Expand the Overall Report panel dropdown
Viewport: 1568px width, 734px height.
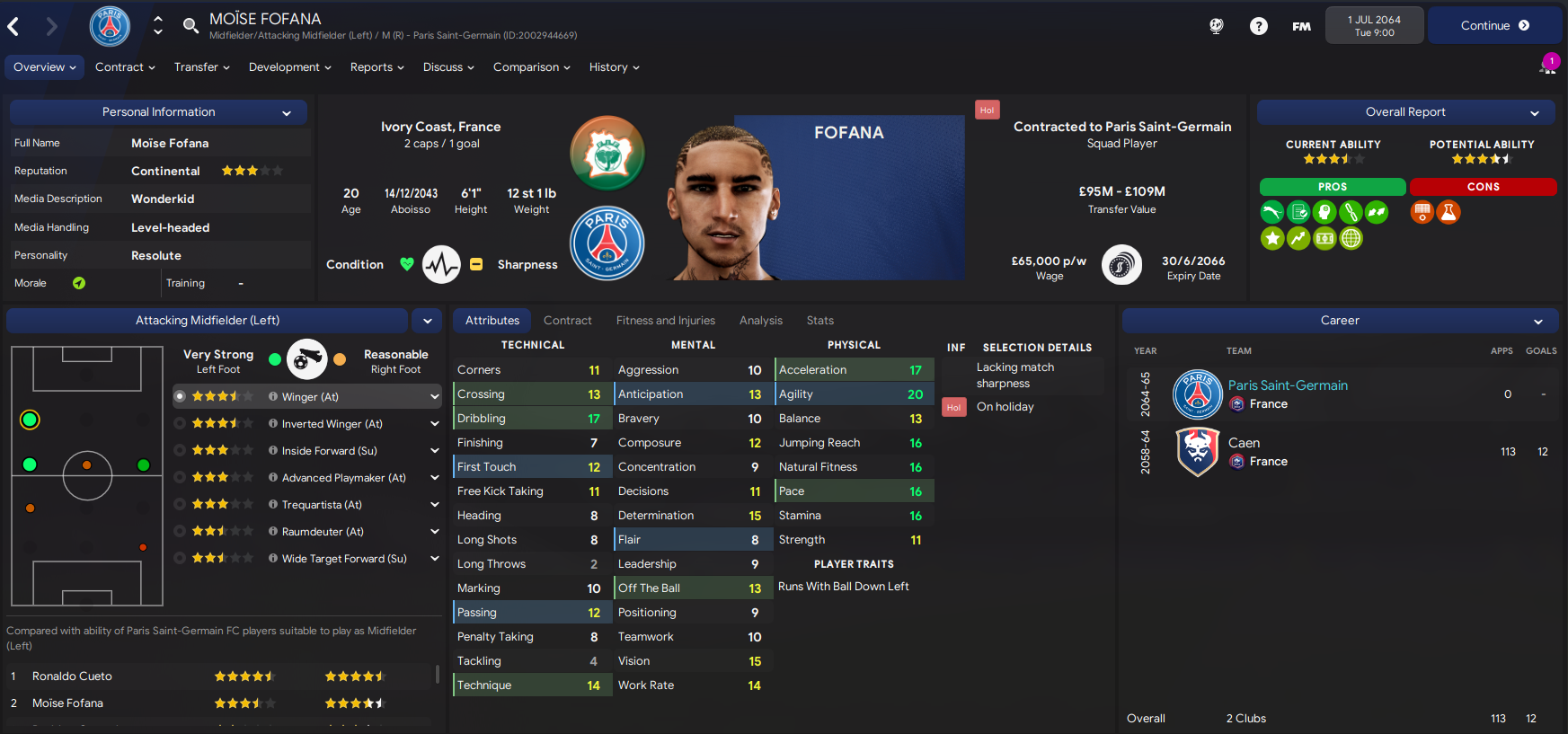click(1535, 113)
